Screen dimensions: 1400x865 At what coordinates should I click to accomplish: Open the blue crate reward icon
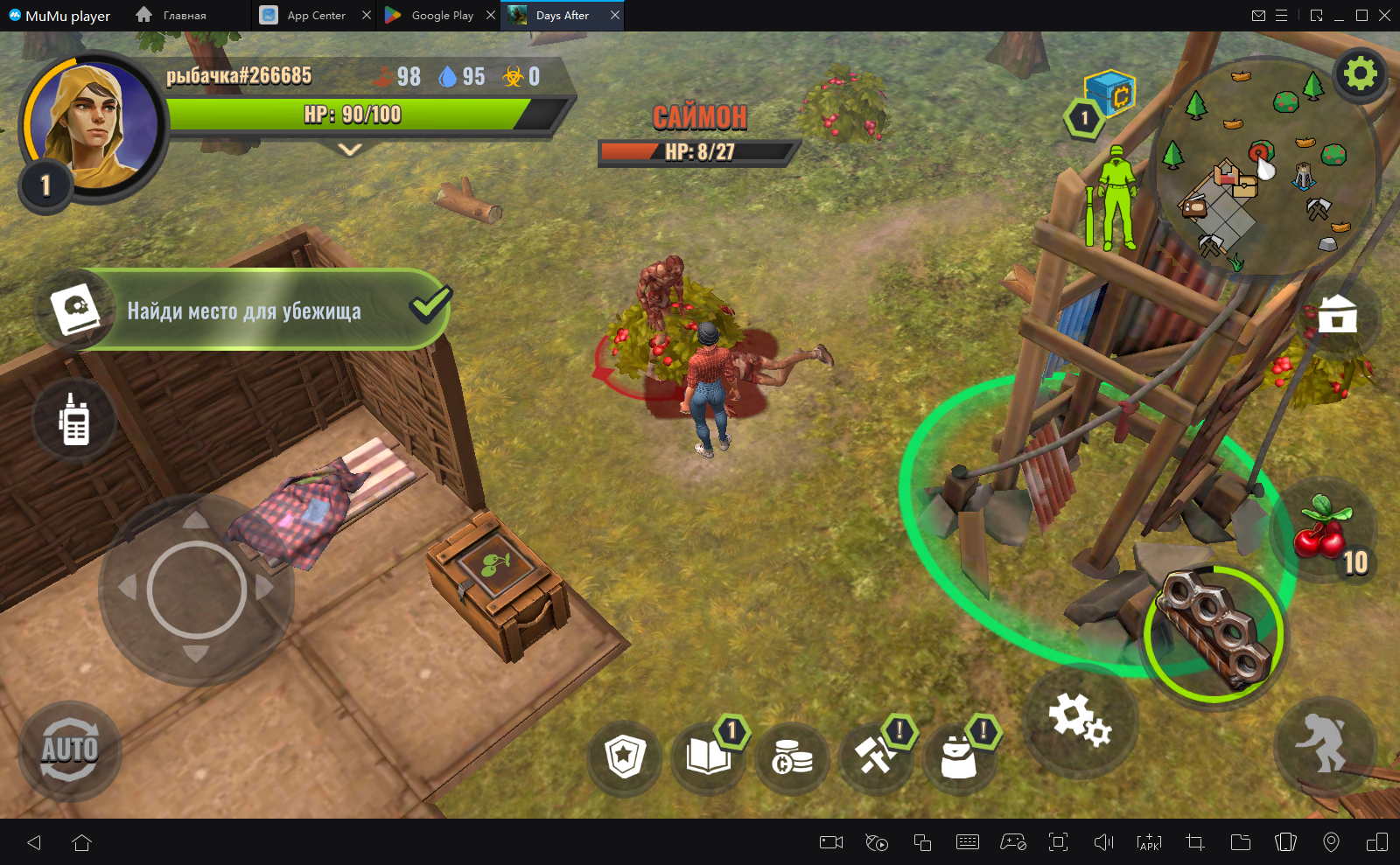click(x=1109, y=94)
